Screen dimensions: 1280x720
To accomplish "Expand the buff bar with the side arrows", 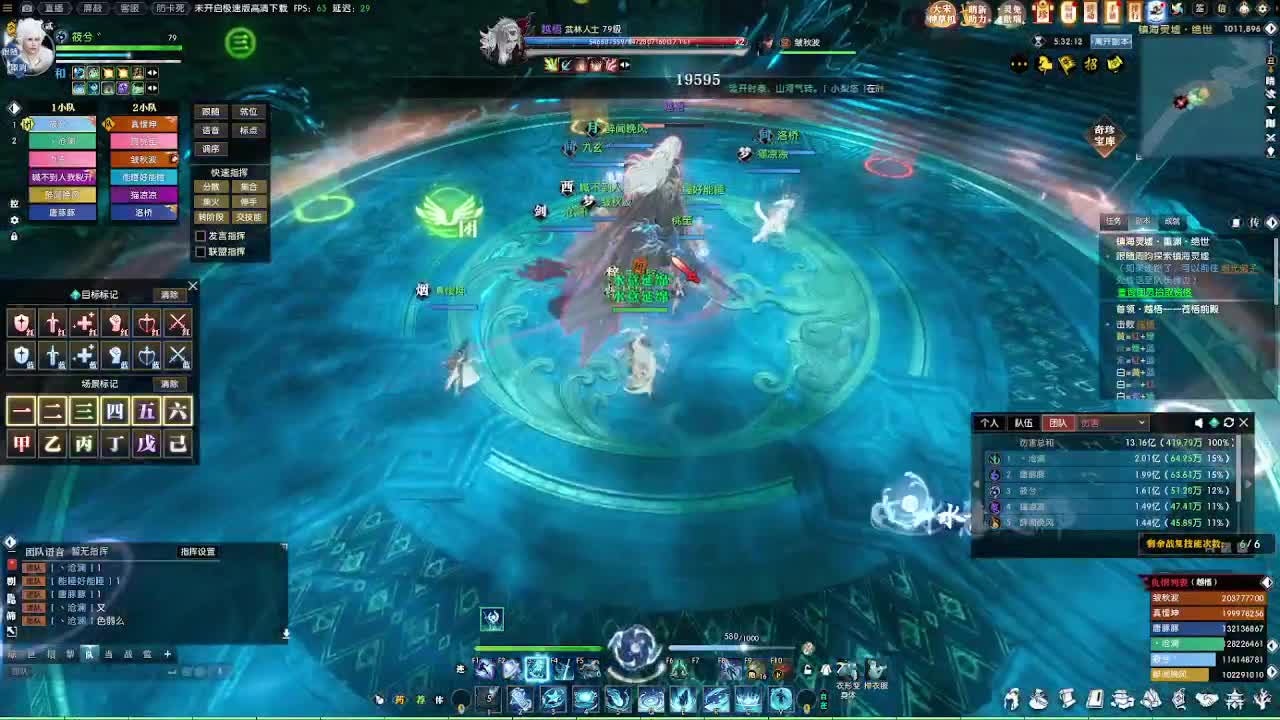I will (x=152, y=73).
